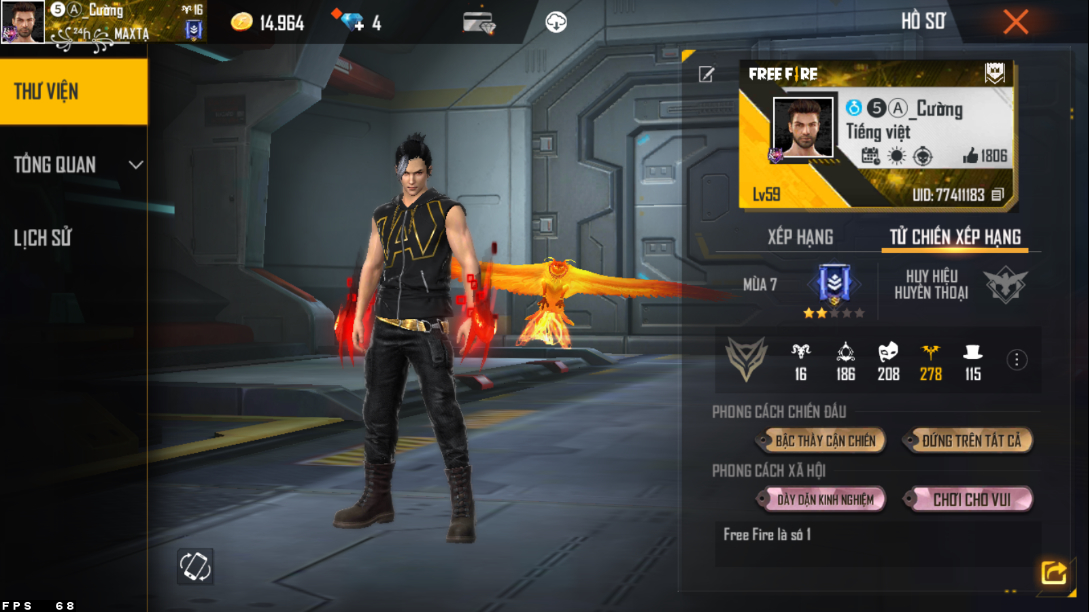
Task: Click the cloud download icon
Action: point(557,22)
